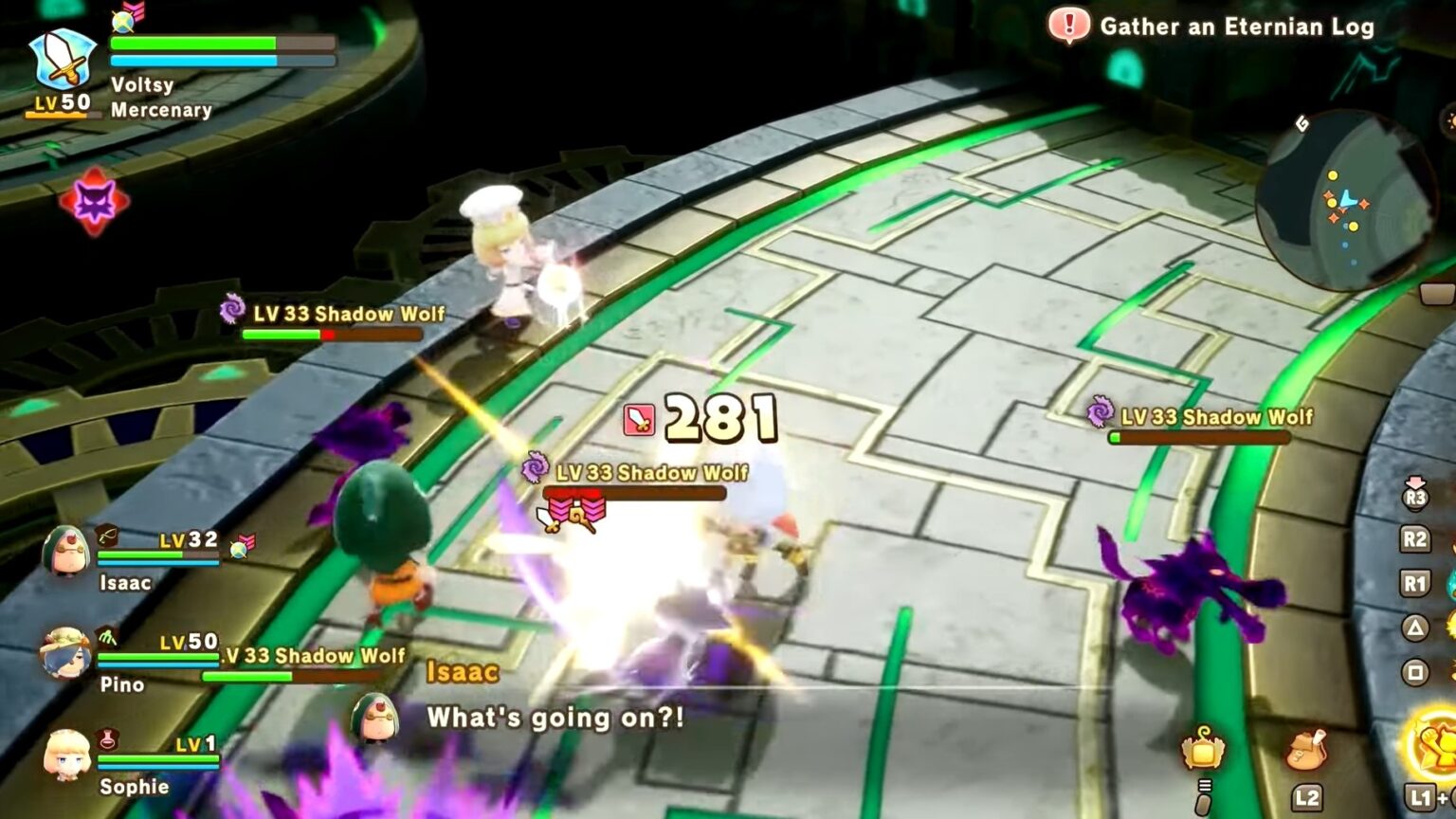This screenshot has height=819, width=1456.
Task: Click Voltsy's green health bar
Action: pyautogui.click(x=194, y=43)
